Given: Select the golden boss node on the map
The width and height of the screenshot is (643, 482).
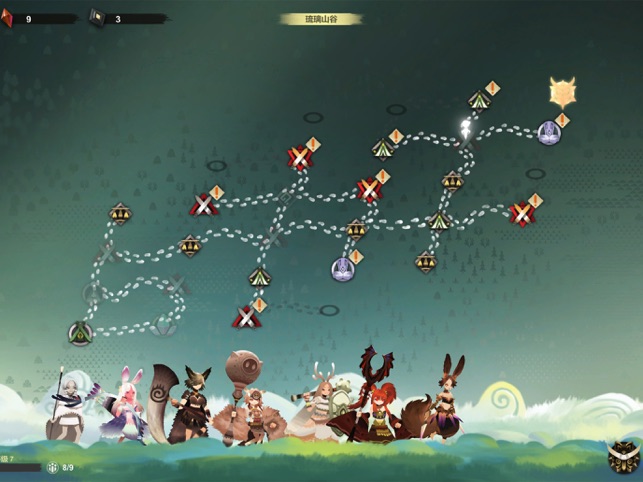Looking at the screenshot, I should (562, 92).
